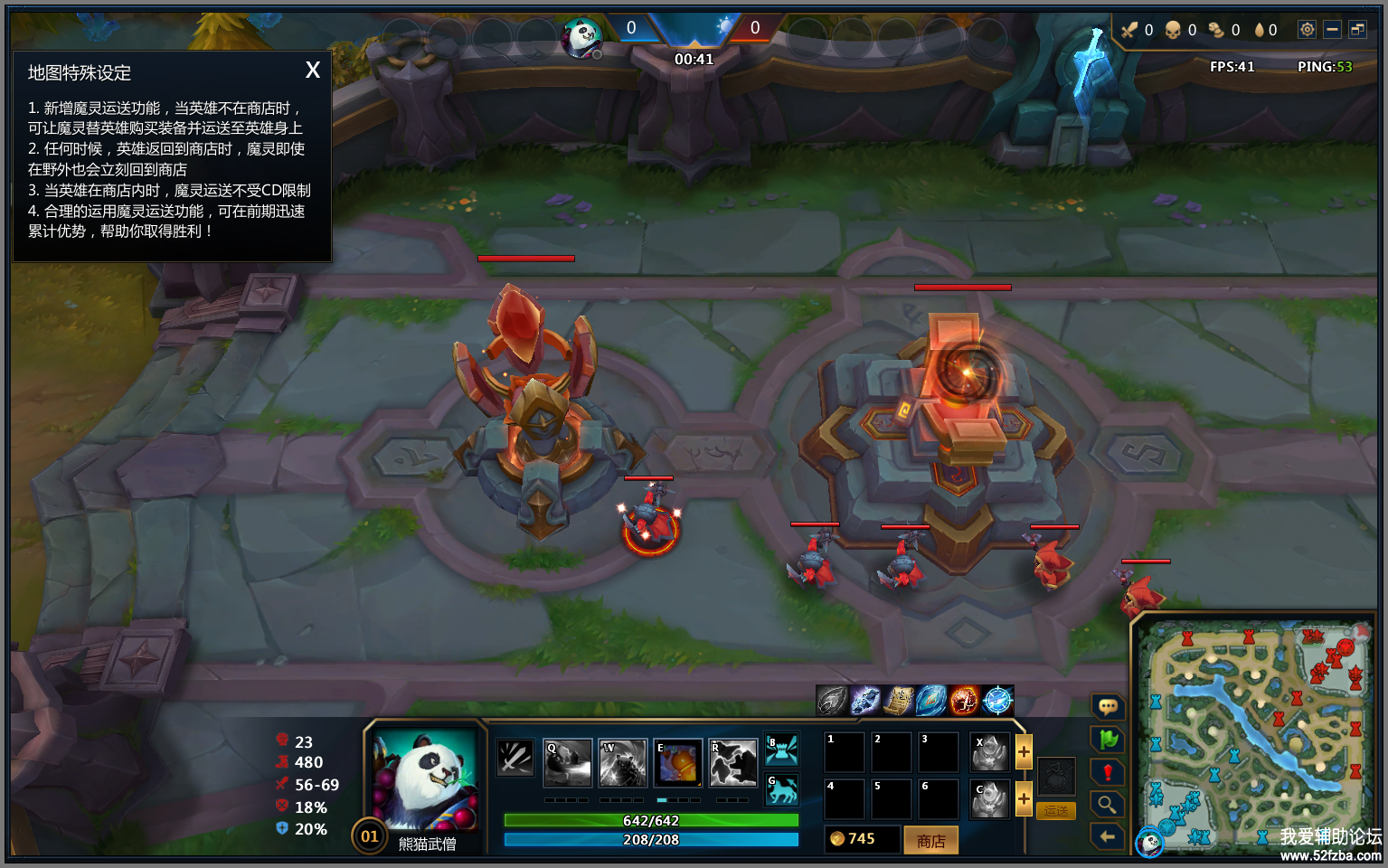Select the crossed-sword basic attack icon
This screenshot has height=868, width=1388.
pos(515,758)
